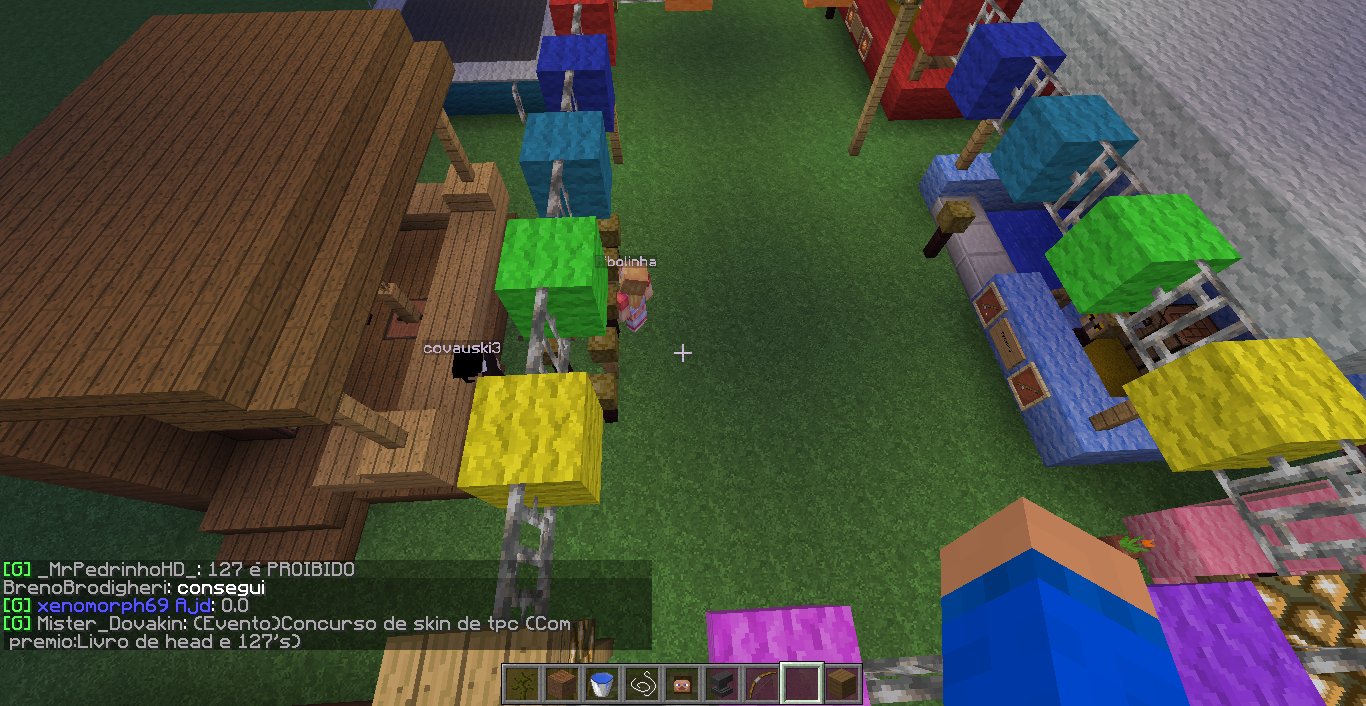Equip the bow from the hotbar
The height and width of the screenshot is (706, 1366).
tap(761, 685)
